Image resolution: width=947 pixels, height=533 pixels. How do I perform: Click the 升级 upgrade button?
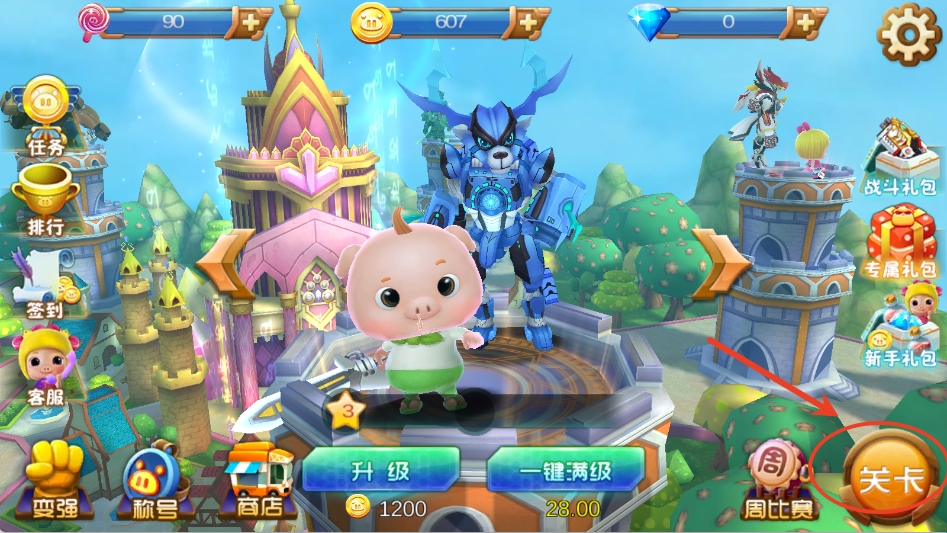pos(381,470)
